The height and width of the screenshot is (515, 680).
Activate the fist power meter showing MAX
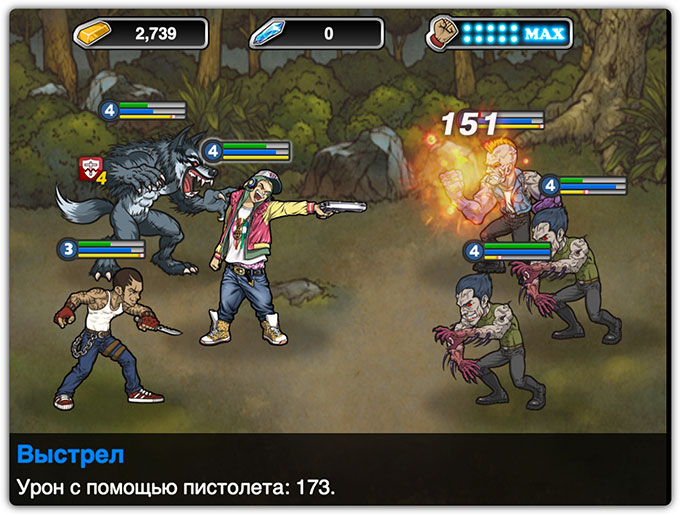pos(500,33)
